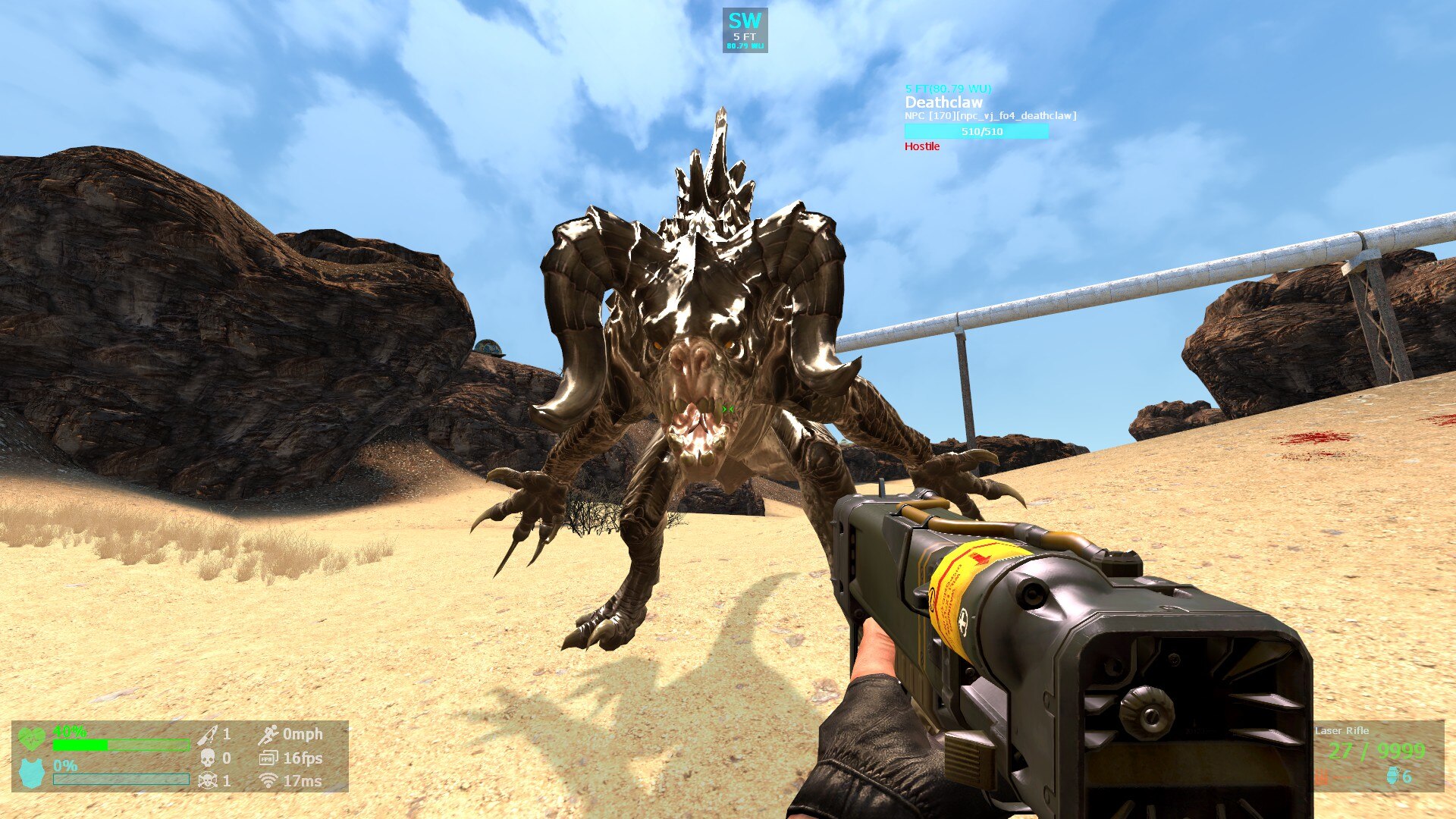Select the crossbones skull icon showing 1
The image size is (1456, 819).
coord(207,780)
